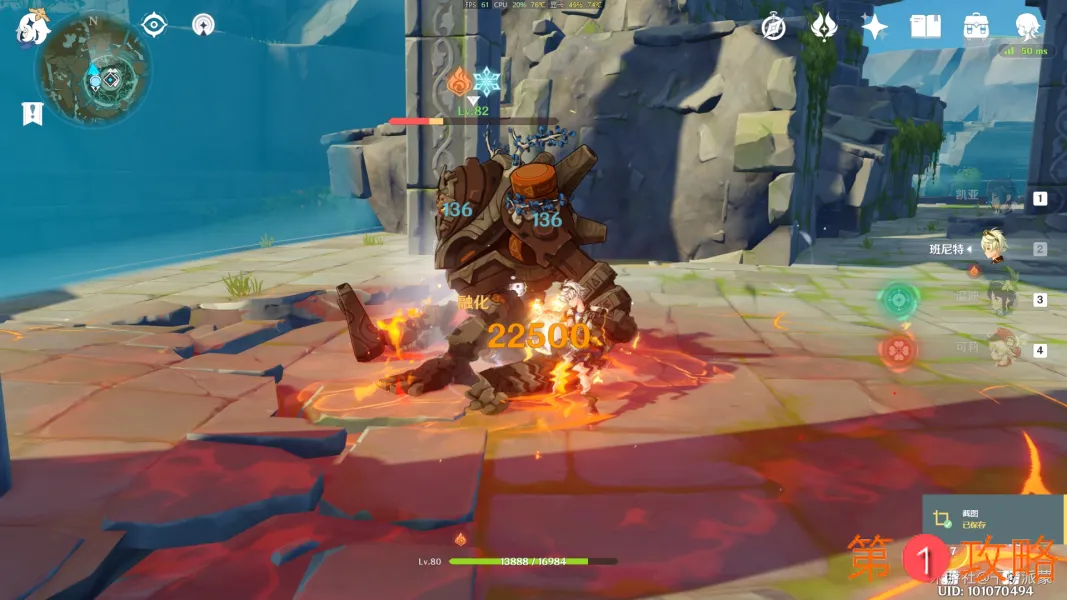Open the open-book Events icon
The image size is (1067, 600).
925,27
